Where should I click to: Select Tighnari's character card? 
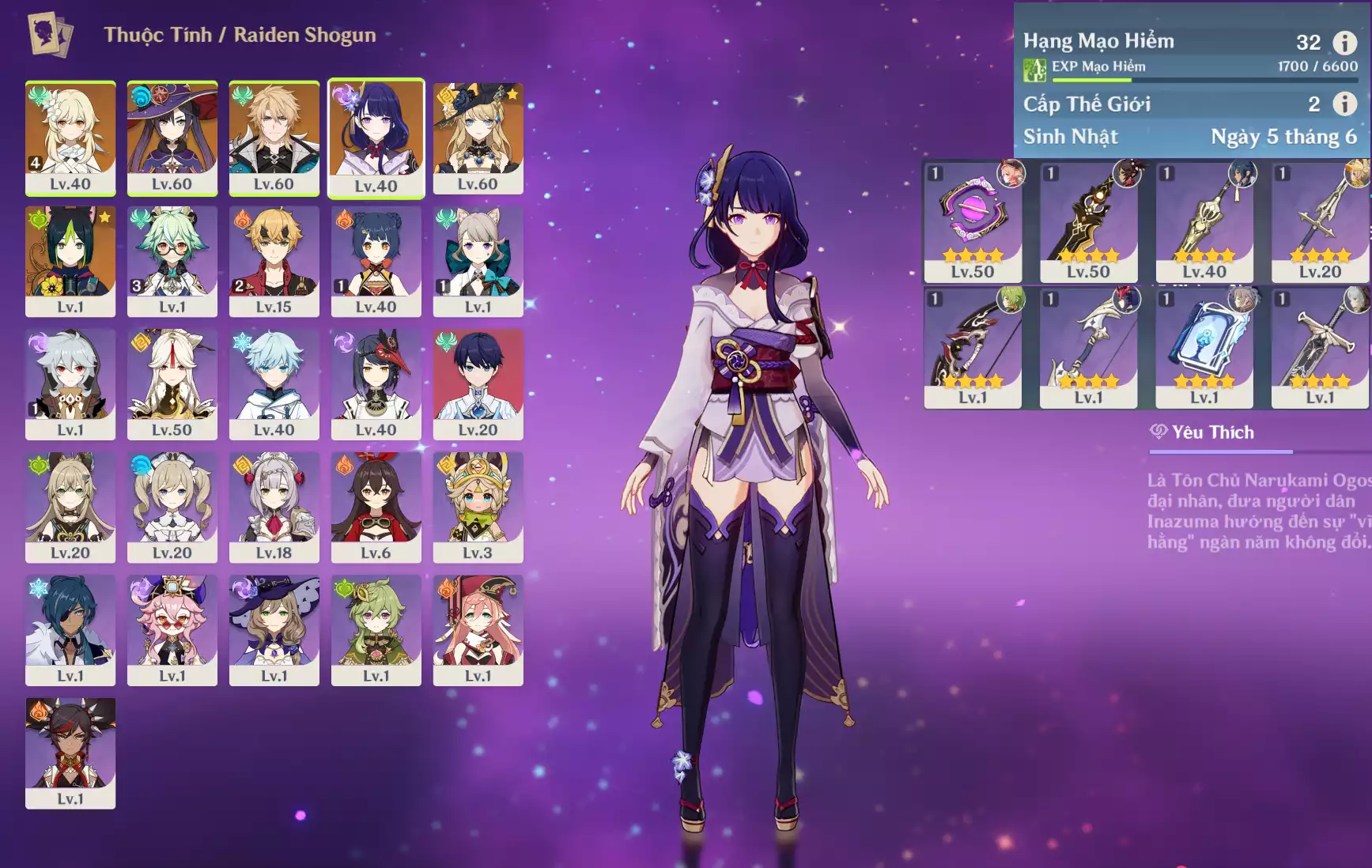click(70, 261)
